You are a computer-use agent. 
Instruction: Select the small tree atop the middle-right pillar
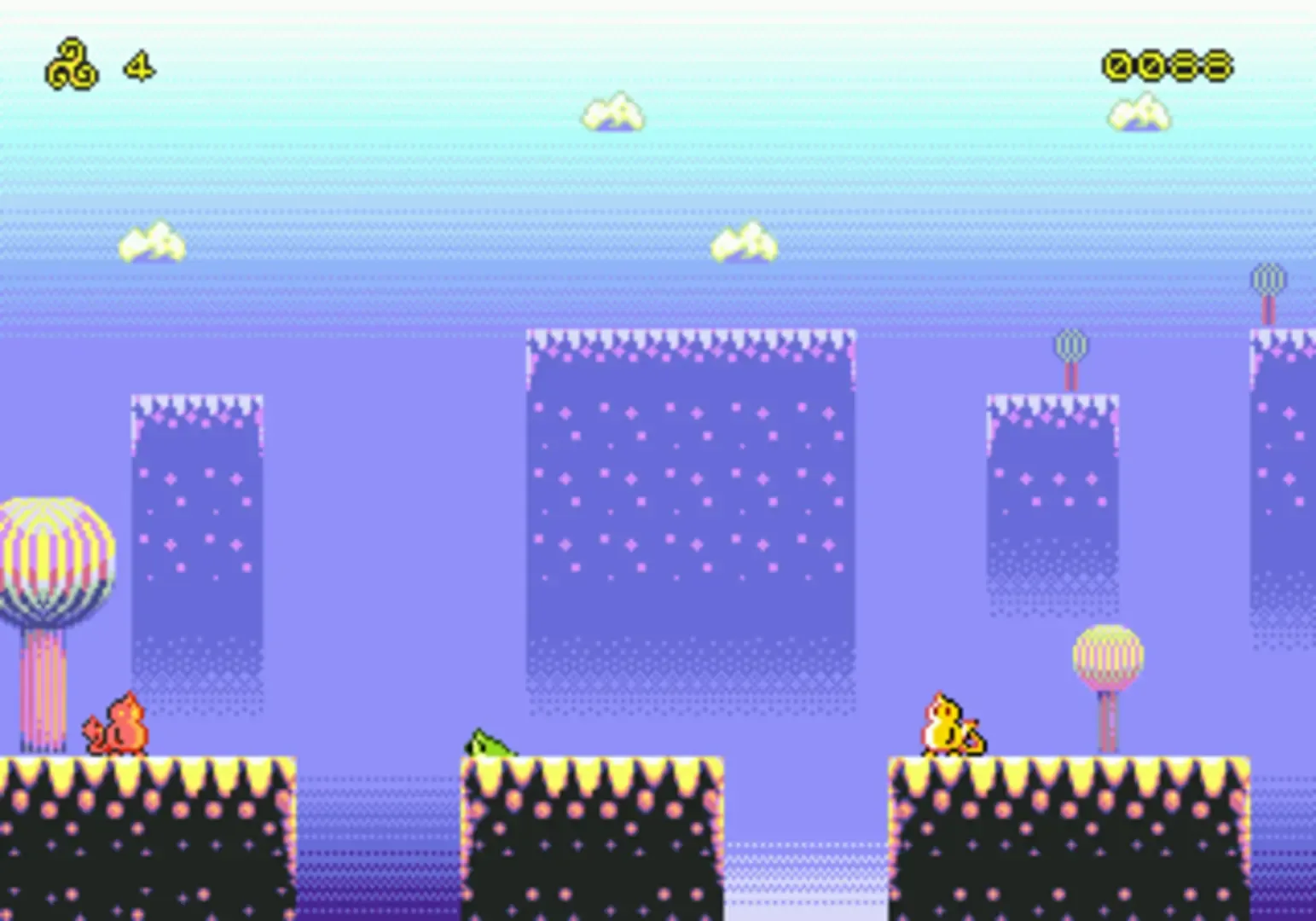(x=1069, y=345)
